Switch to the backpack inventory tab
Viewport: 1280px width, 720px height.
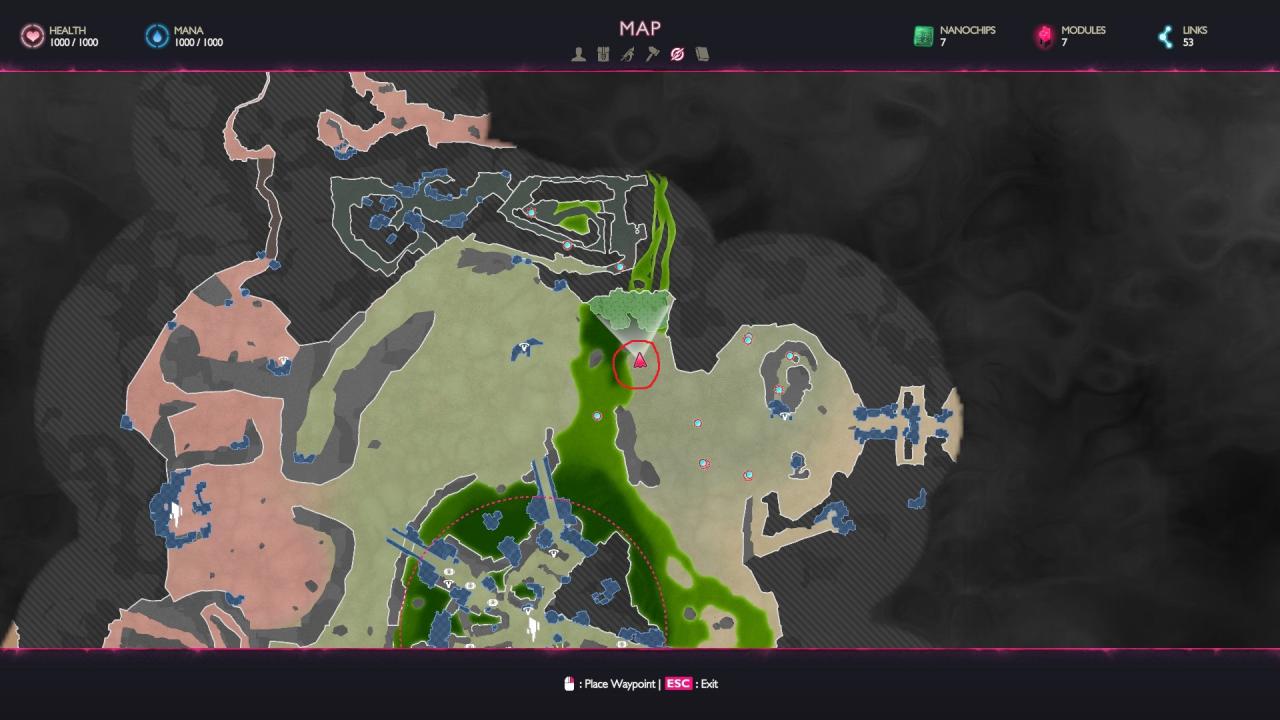[603, 54]
